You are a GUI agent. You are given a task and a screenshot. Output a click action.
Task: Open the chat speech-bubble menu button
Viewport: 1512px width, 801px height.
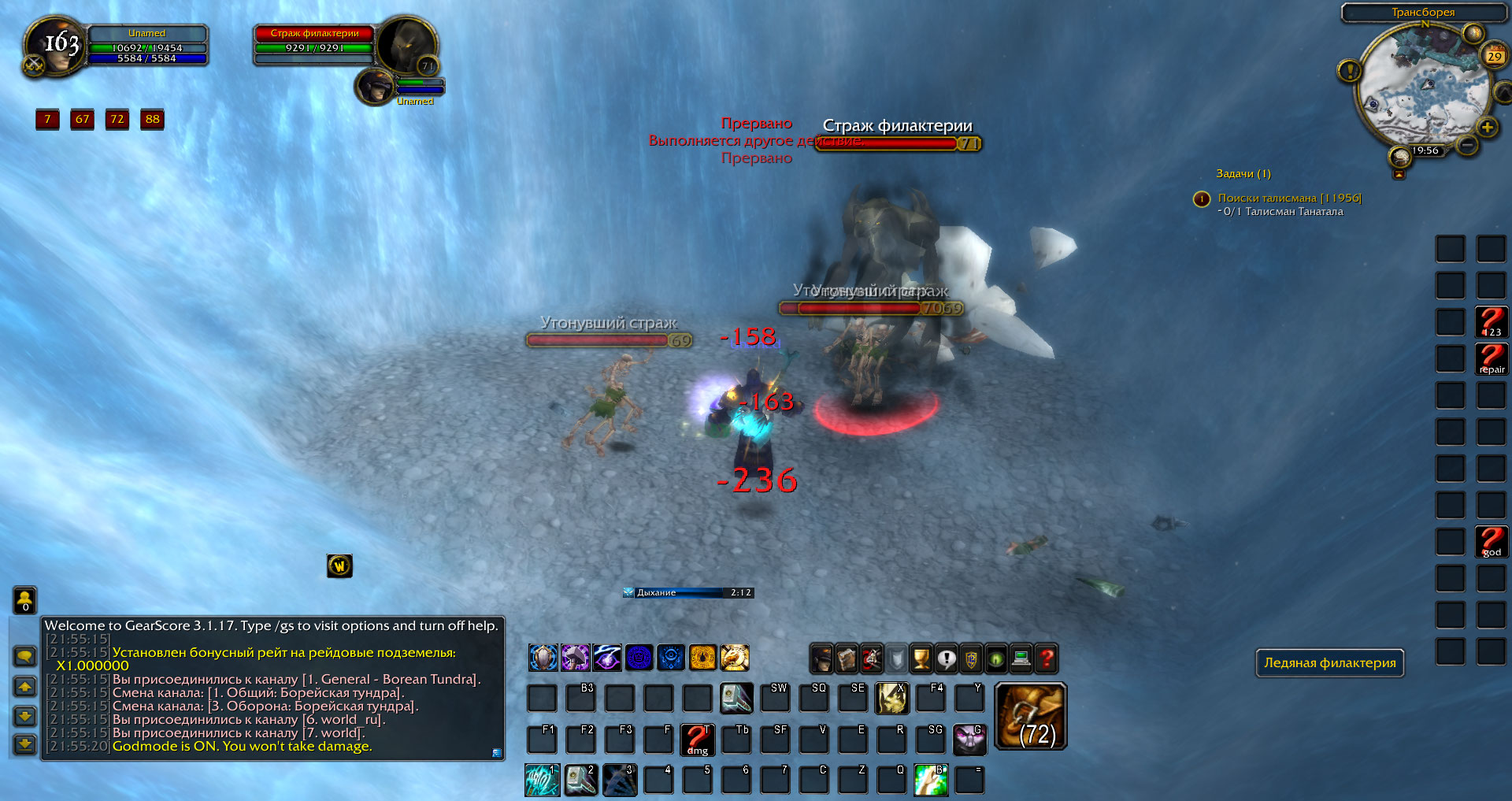(25, 656)
